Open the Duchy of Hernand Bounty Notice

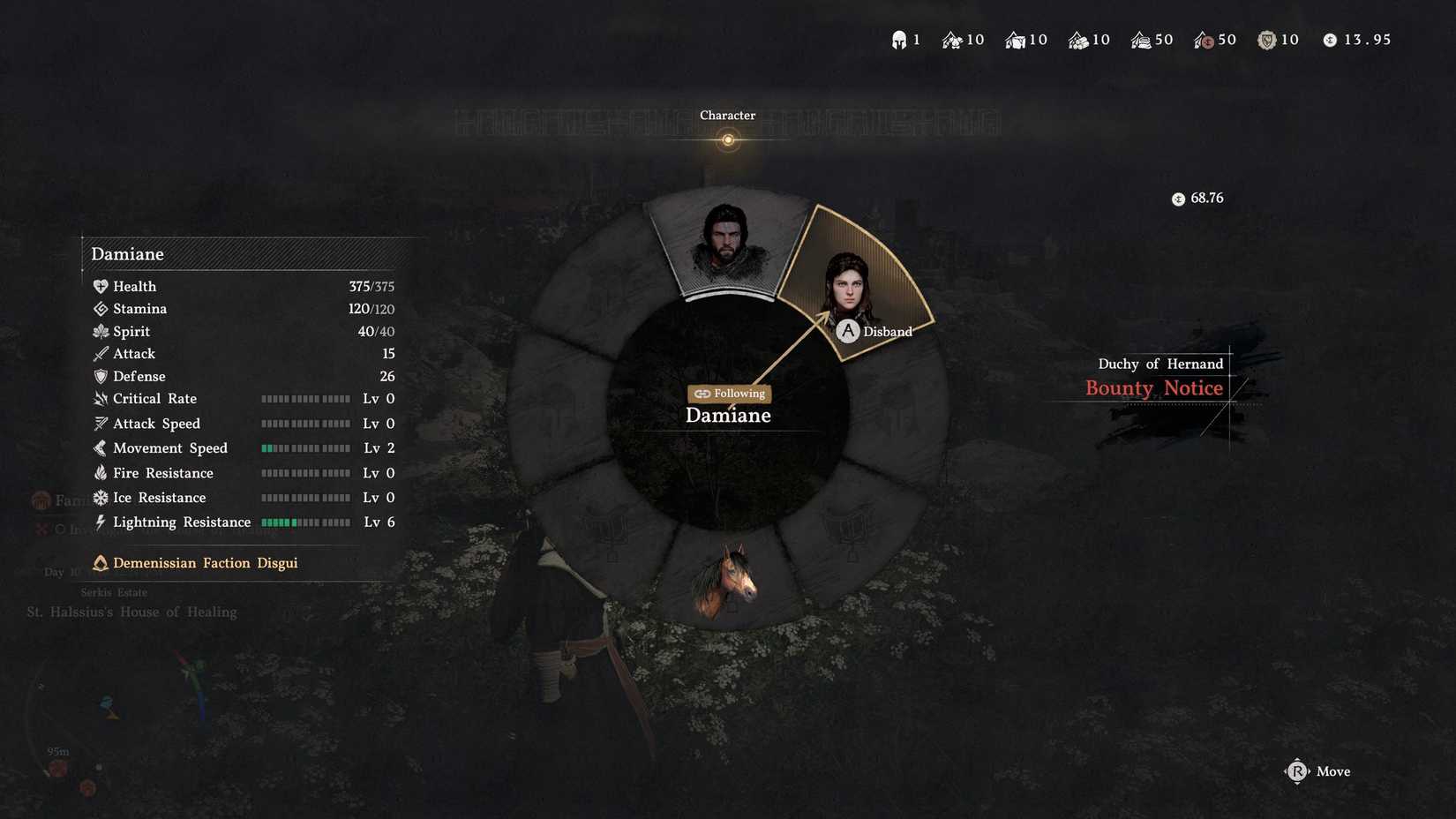pyautogui.click(x=1153, y=388)
